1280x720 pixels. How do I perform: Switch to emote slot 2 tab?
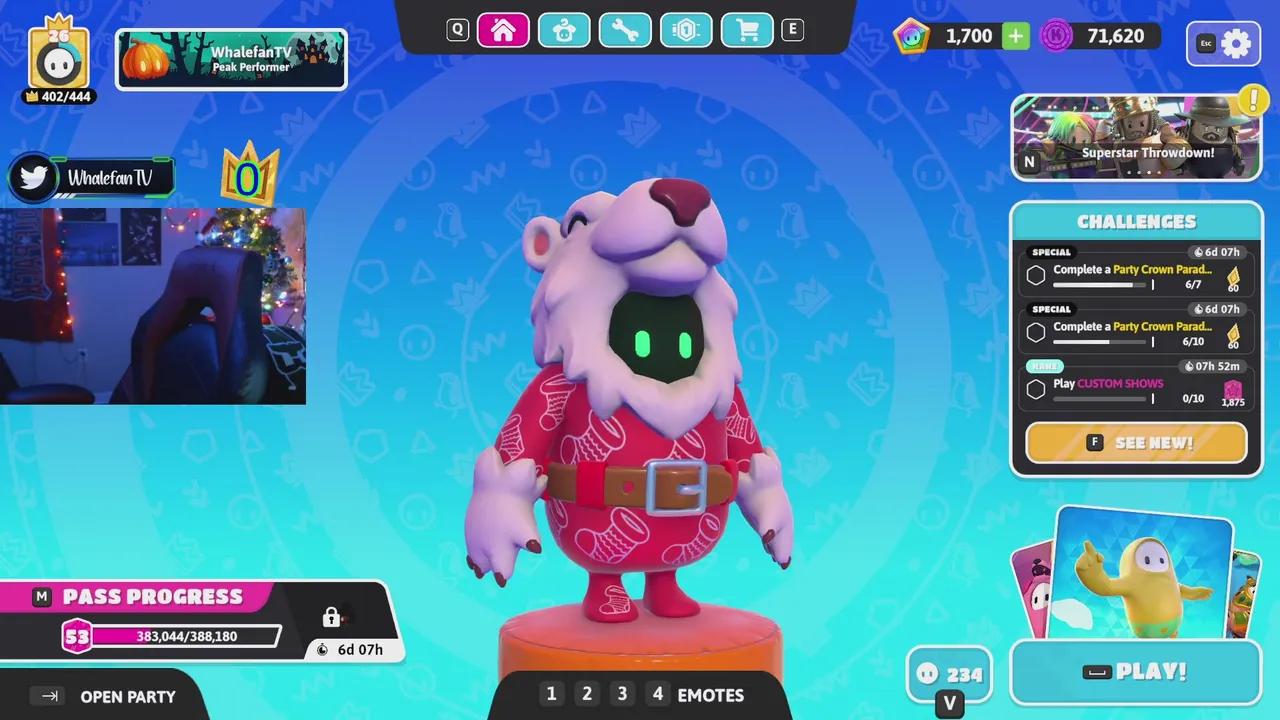click(x=587, y=693)
